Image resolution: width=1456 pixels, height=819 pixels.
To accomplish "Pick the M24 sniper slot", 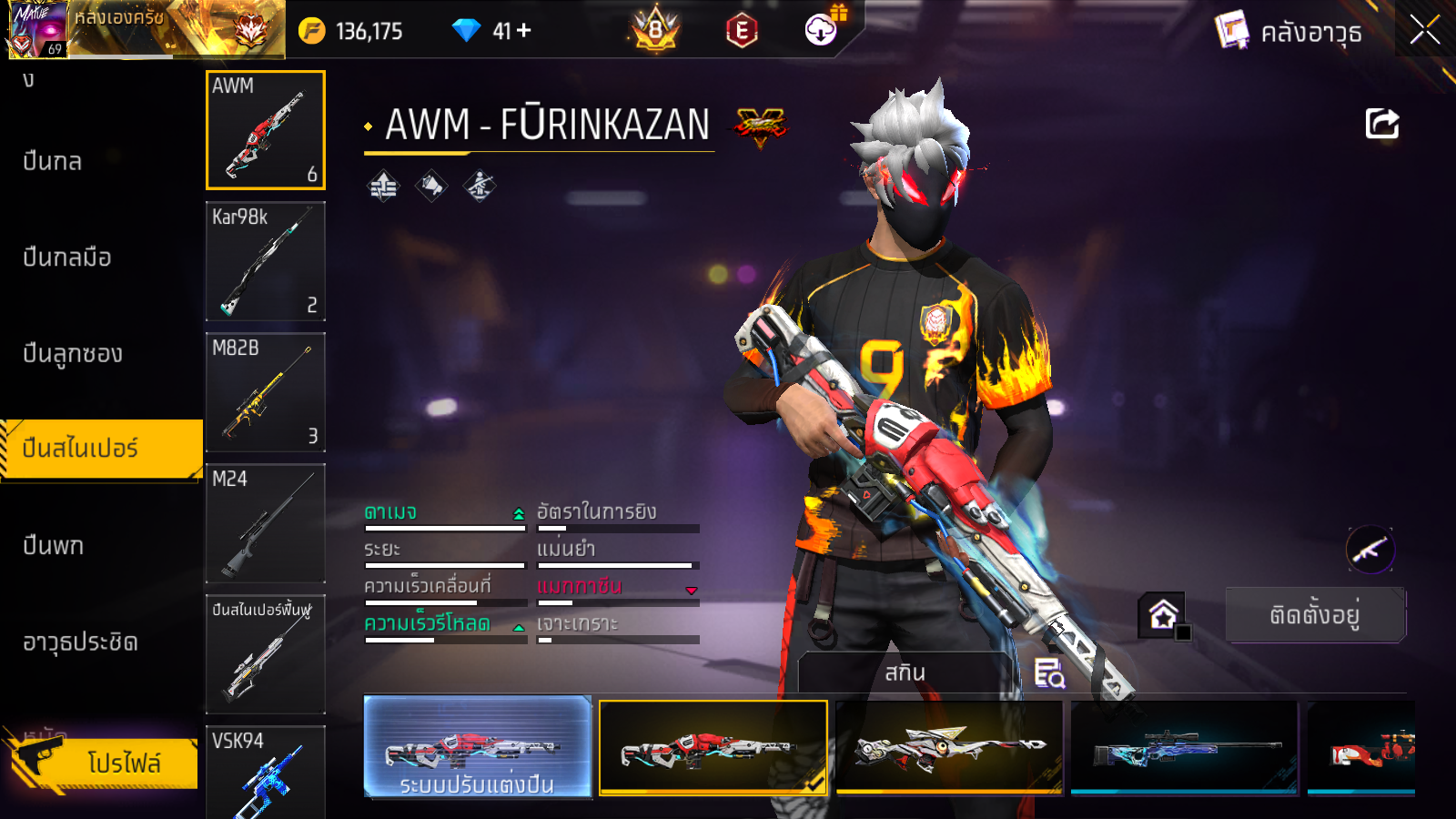I will 266,523.
